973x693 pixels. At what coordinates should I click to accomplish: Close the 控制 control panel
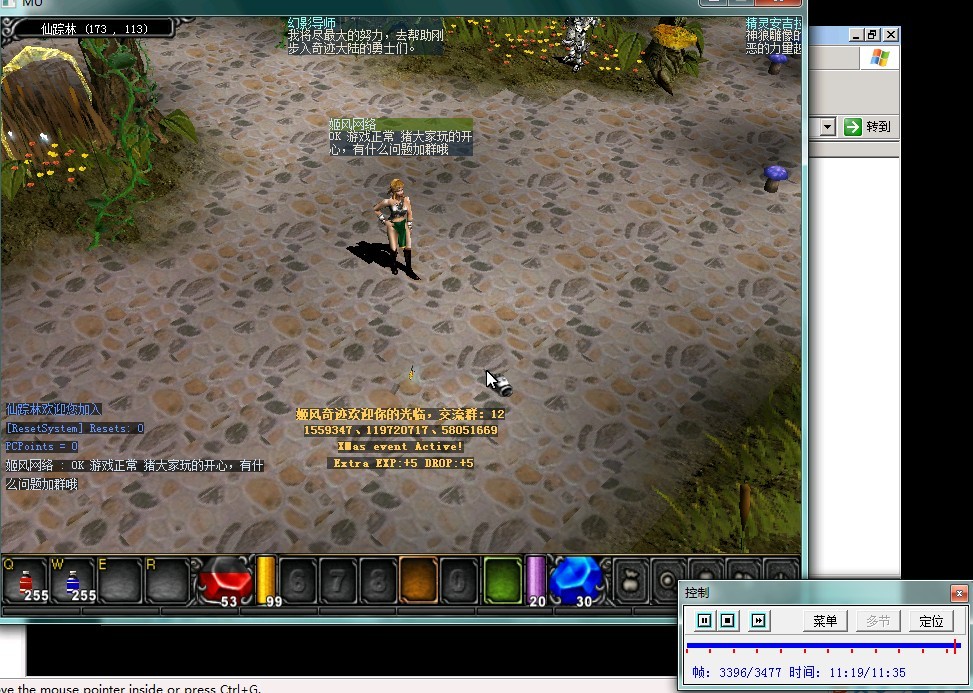coord(958,592)
